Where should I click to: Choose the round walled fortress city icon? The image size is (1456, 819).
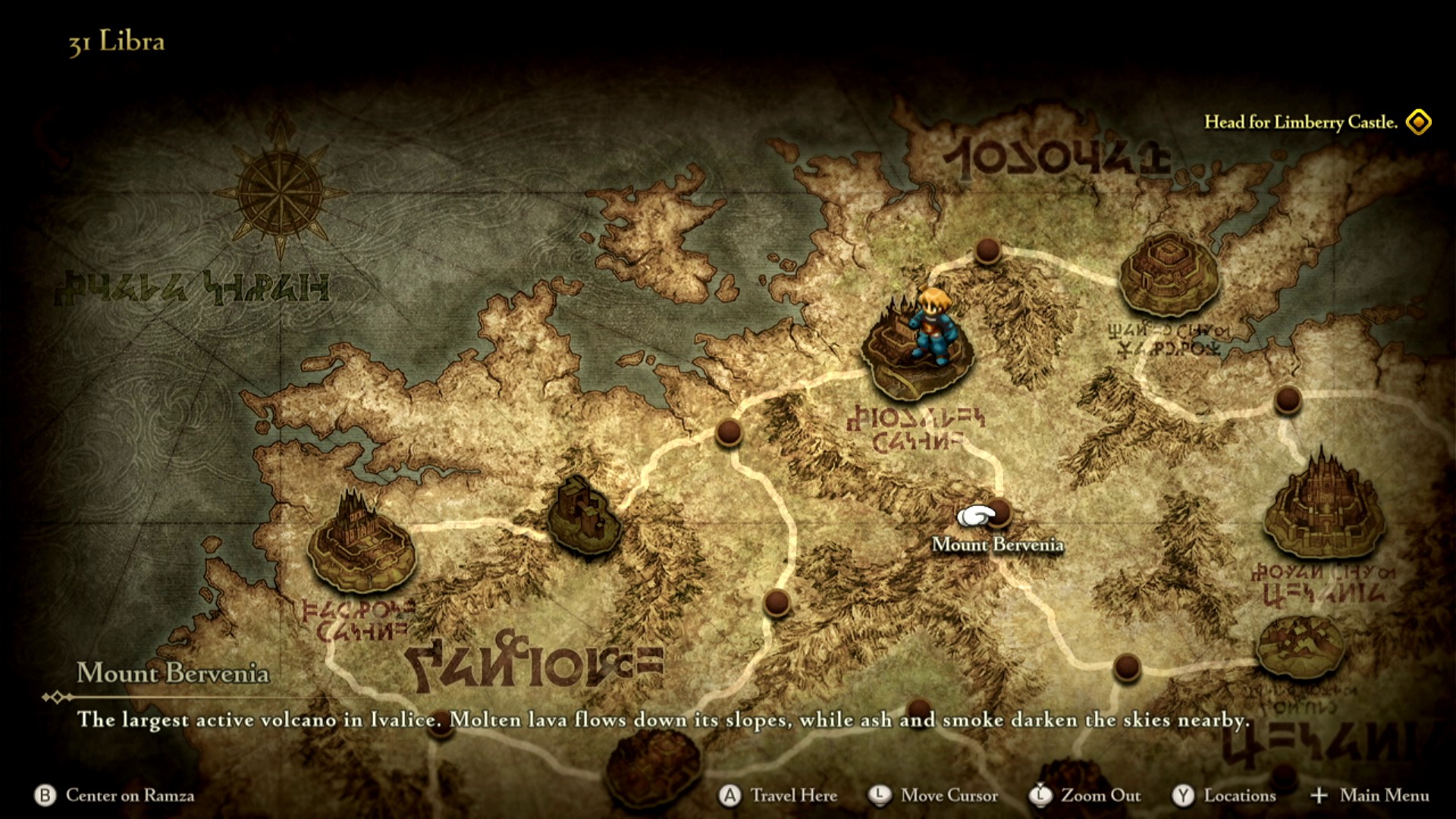click(1168, 273)
